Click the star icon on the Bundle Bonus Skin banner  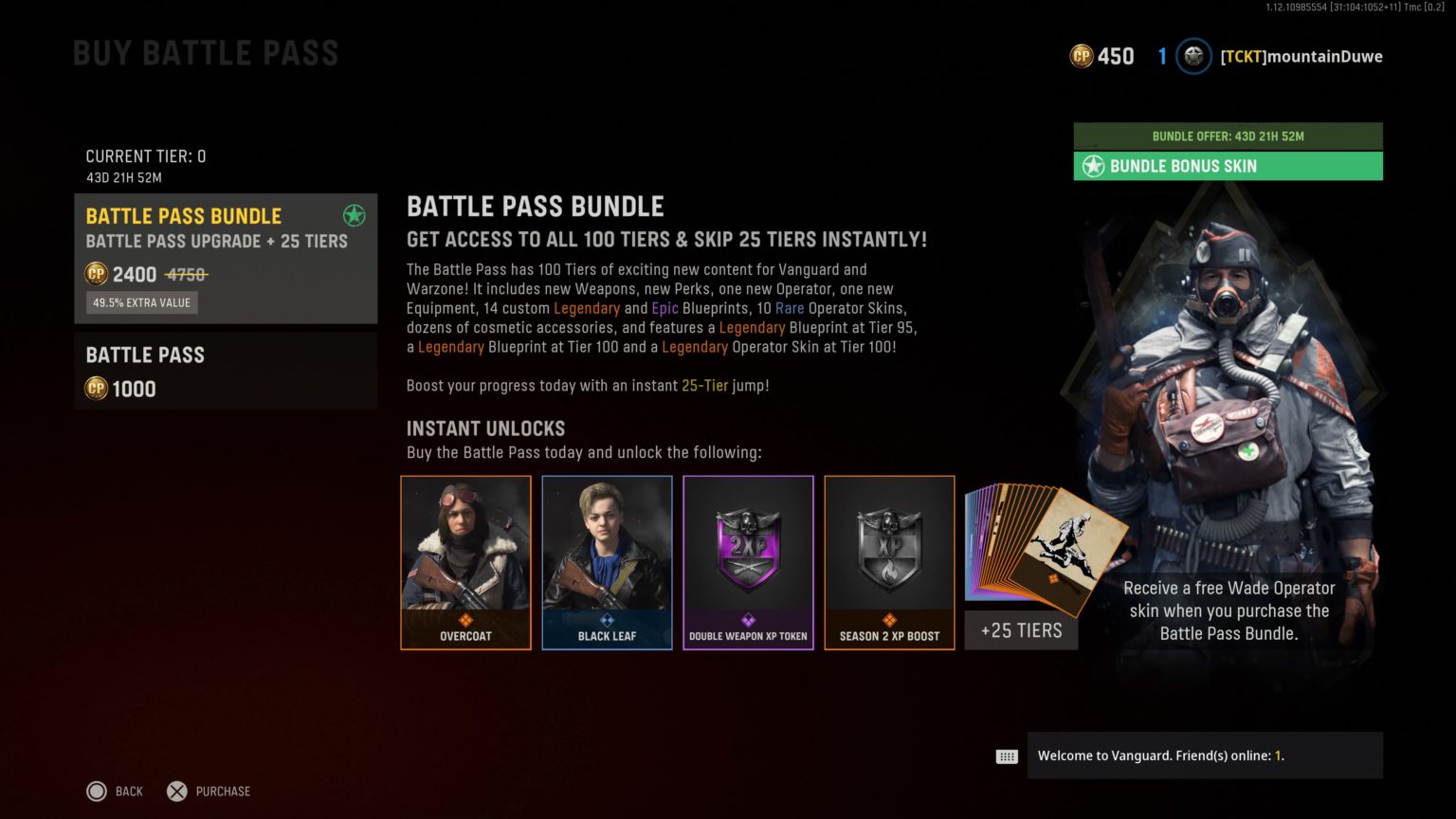pos(1092,166)
